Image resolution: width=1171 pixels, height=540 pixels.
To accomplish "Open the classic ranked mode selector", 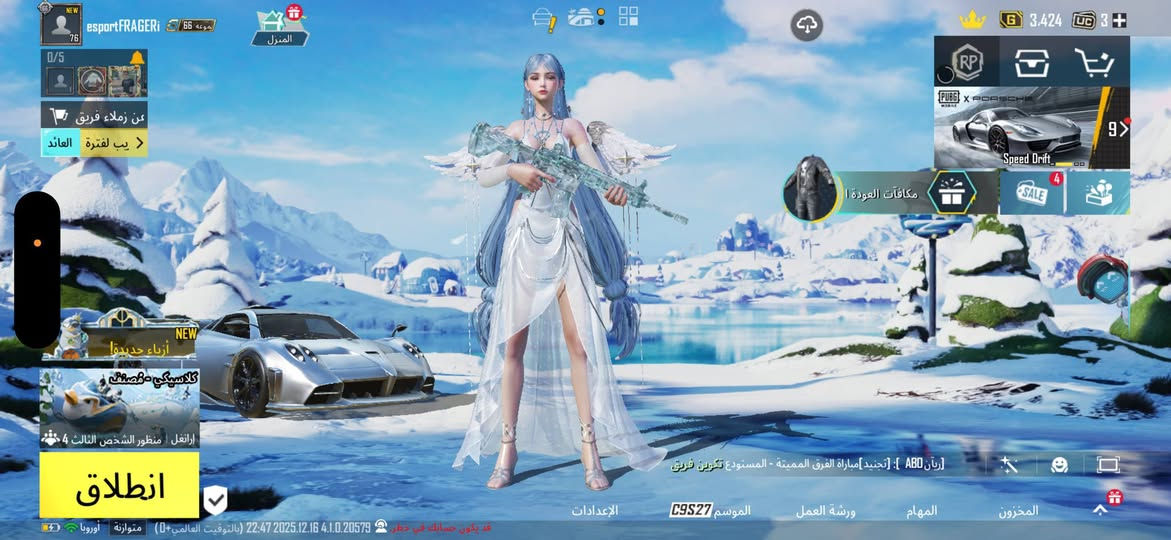I will tap(119, 408).
